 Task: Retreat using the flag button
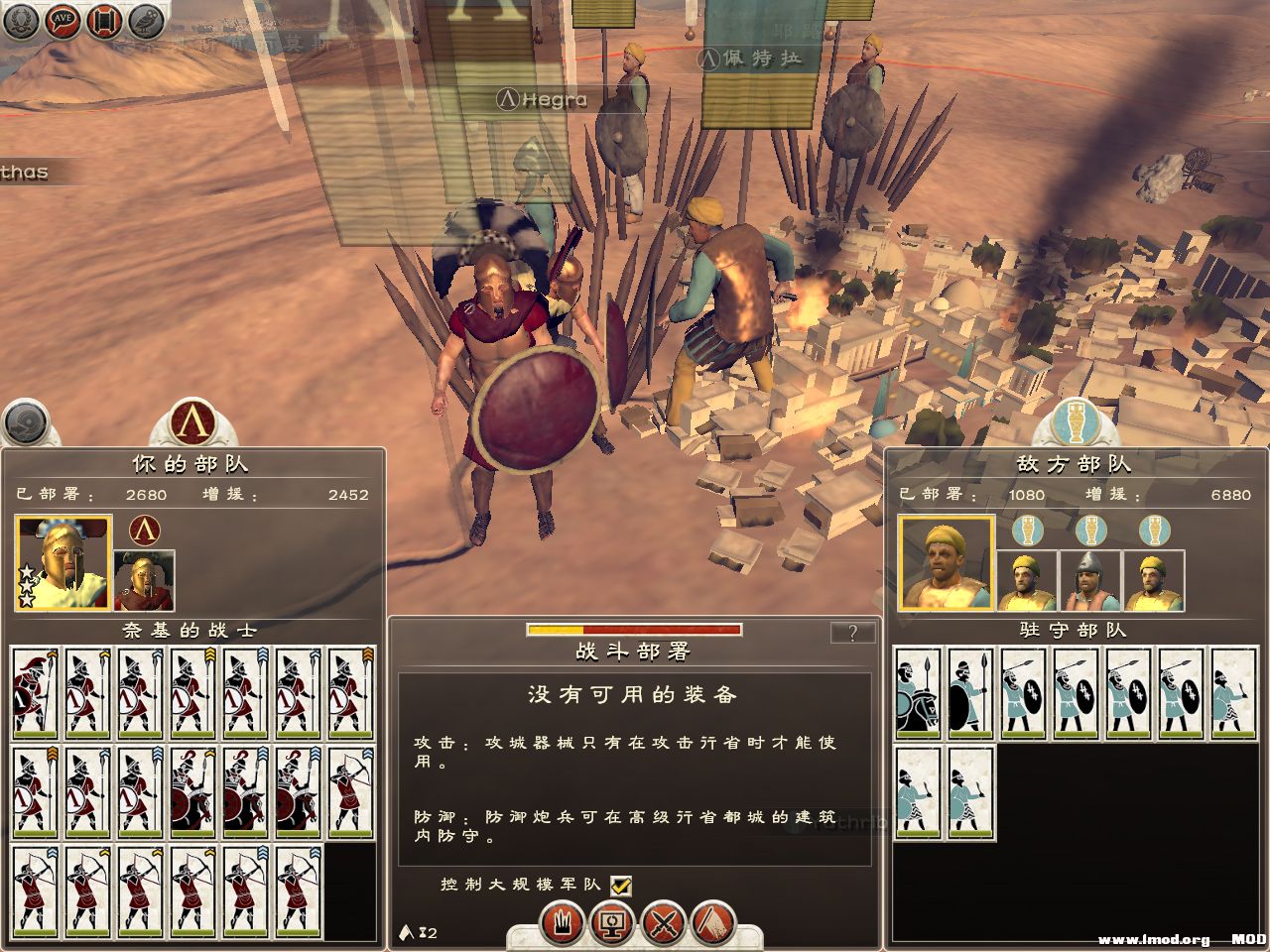(712, 924)
